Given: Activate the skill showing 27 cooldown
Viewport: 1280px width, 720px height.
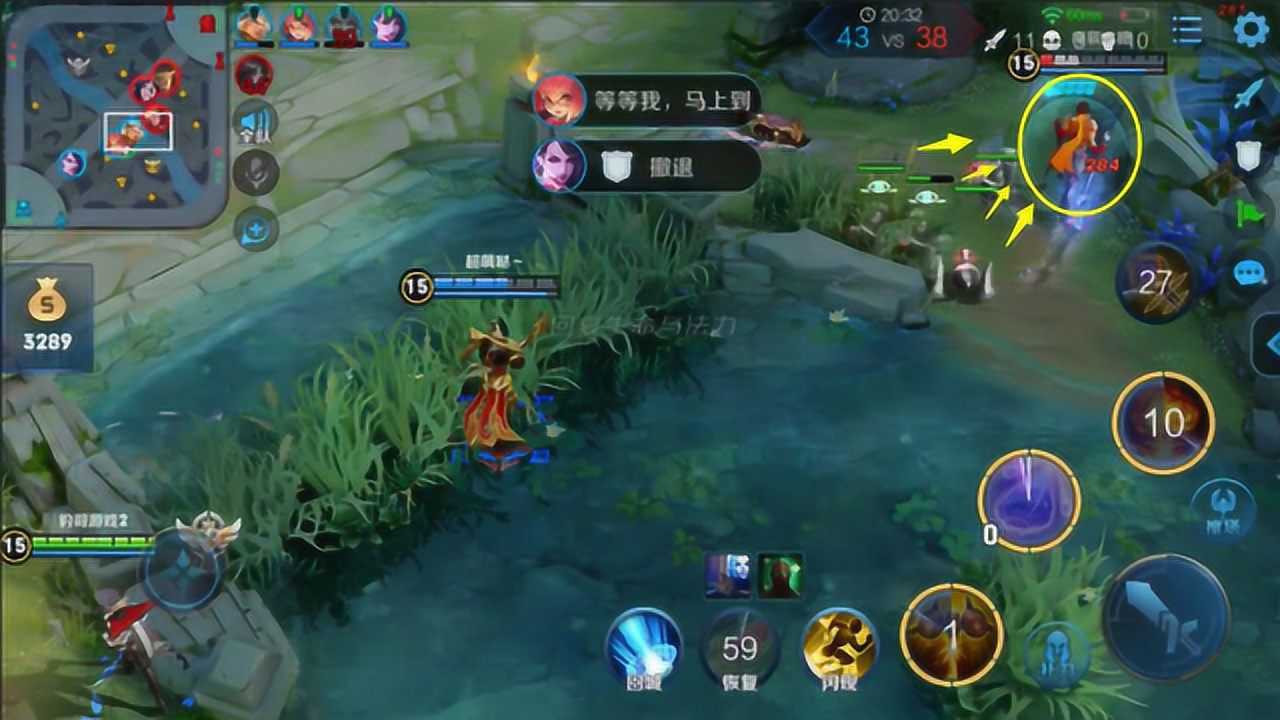Looking at the screenshot, I should 1156,283.
